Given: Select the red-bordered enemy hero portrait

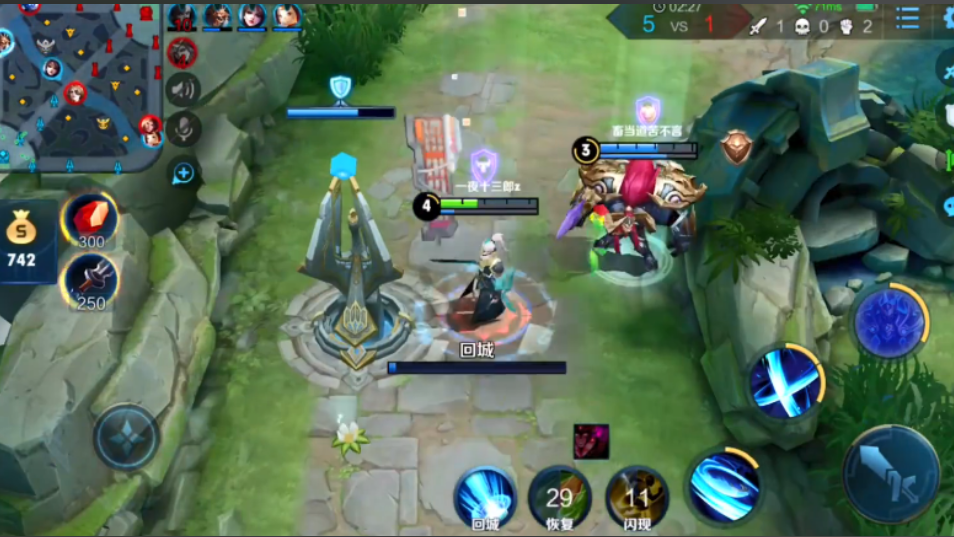Looking at the screenshot, I should tap(182, 52).
